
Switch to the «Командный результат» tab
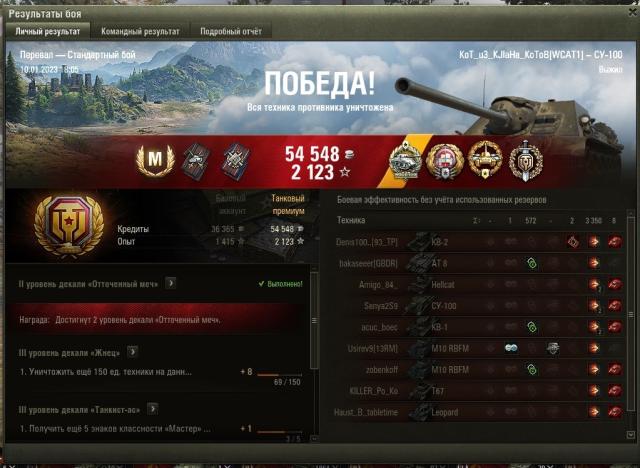coord(140,31)
